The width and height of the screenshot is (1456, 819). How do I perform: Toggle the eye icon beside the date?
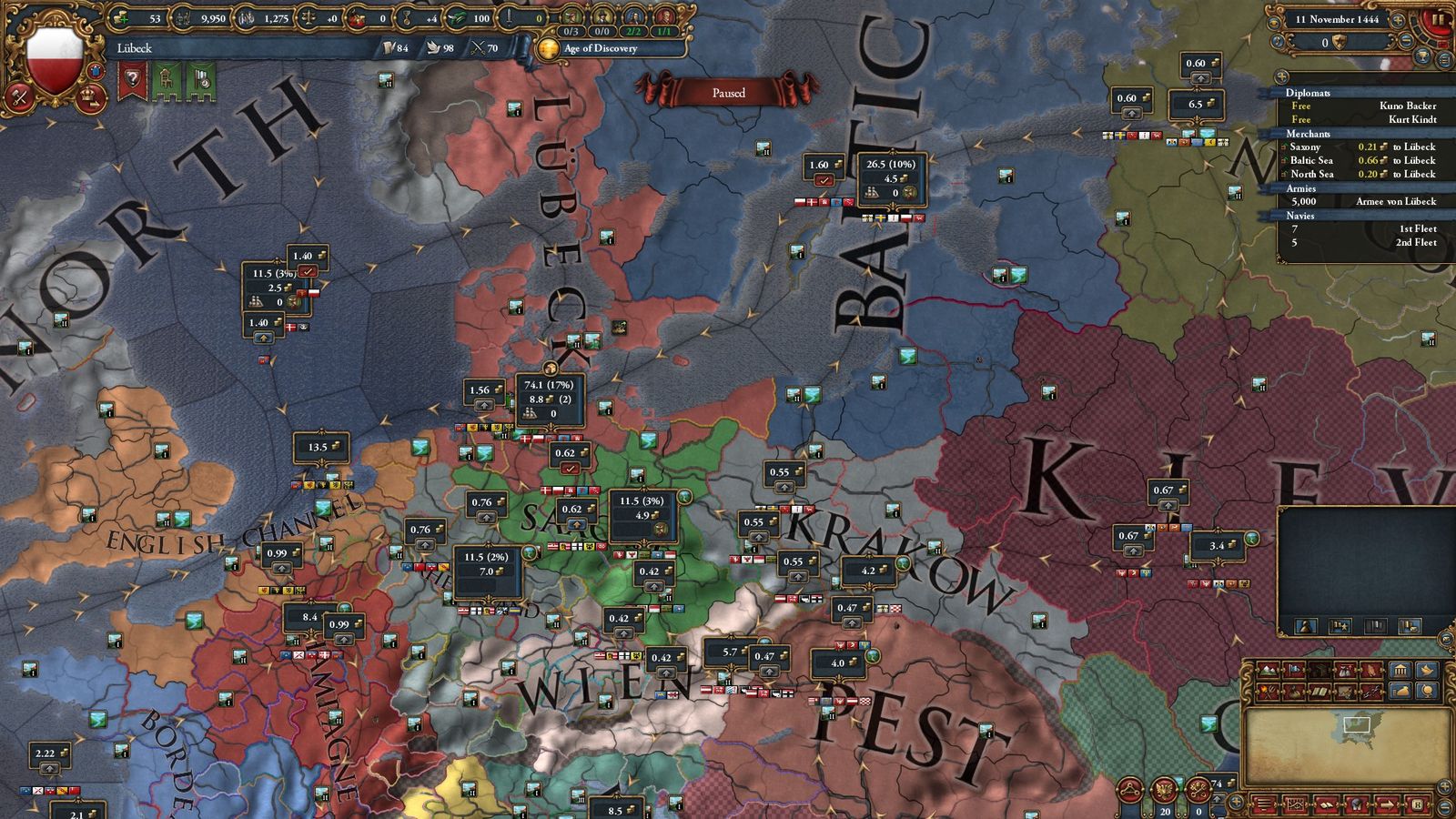click(1275, 22)
